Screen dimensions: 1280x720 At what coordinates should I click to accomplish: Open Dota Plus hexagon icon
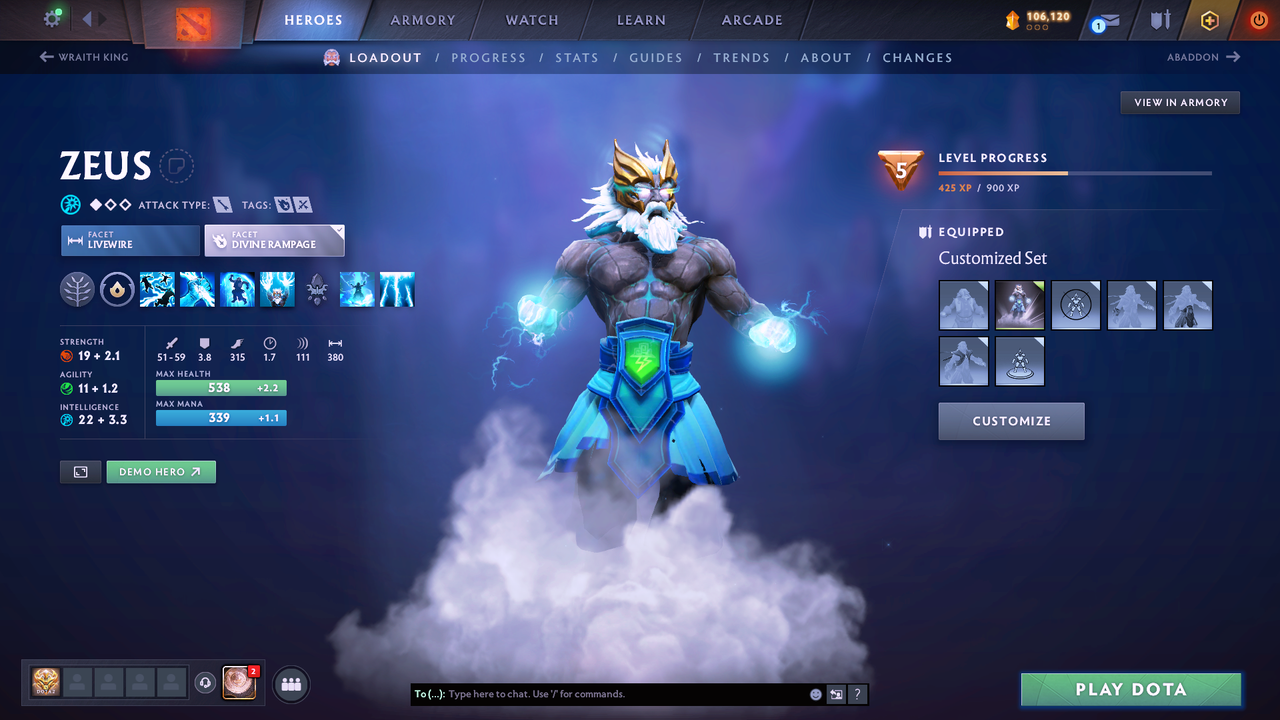[x=1209, y=20]
